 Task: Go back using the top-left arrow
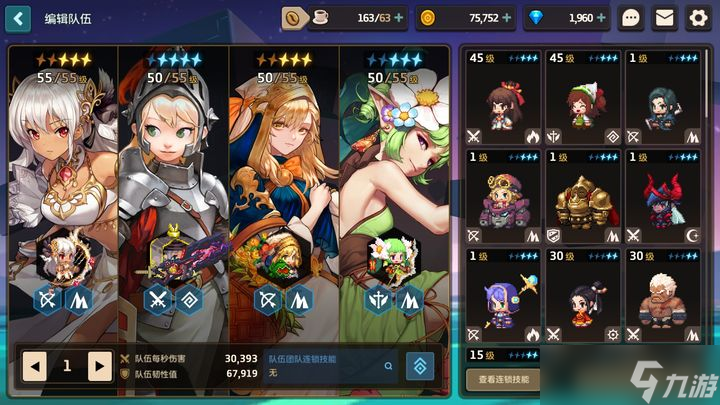19,18
